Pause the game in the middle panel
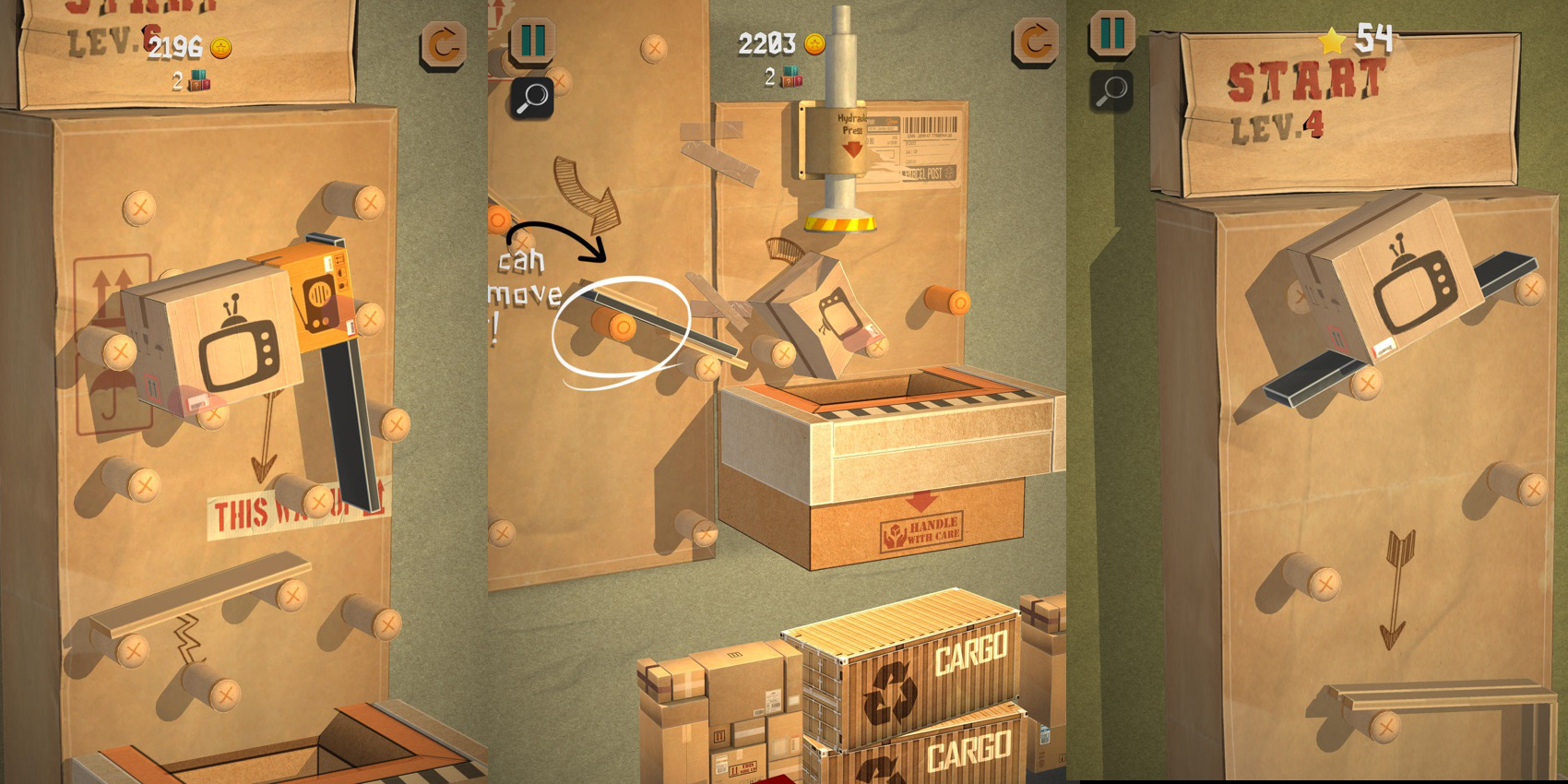Screen dimensions: 1568x784 [533, 40]
